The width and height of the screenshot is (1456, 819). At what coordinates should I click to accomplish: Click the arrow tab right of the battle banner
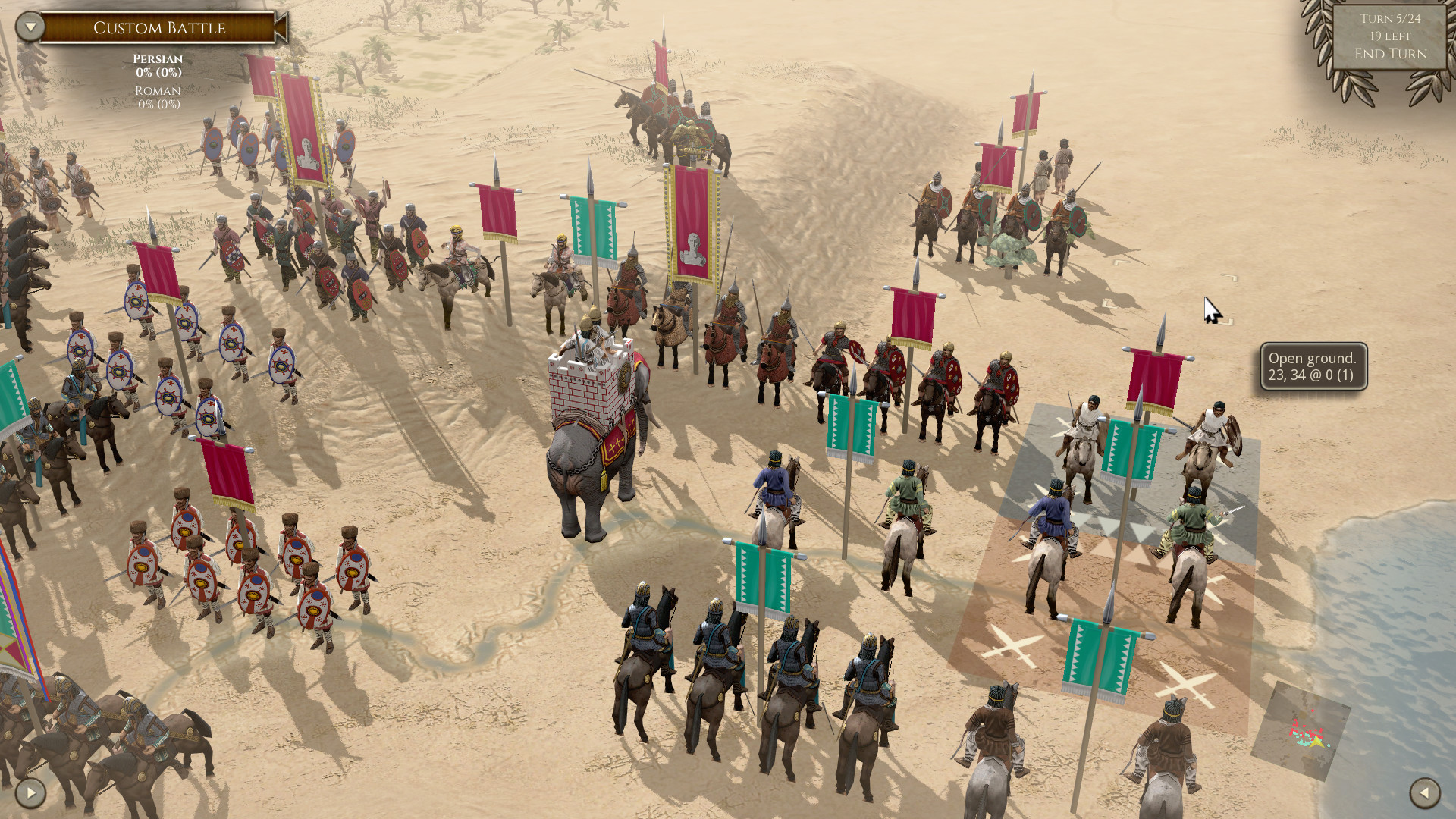278,28
